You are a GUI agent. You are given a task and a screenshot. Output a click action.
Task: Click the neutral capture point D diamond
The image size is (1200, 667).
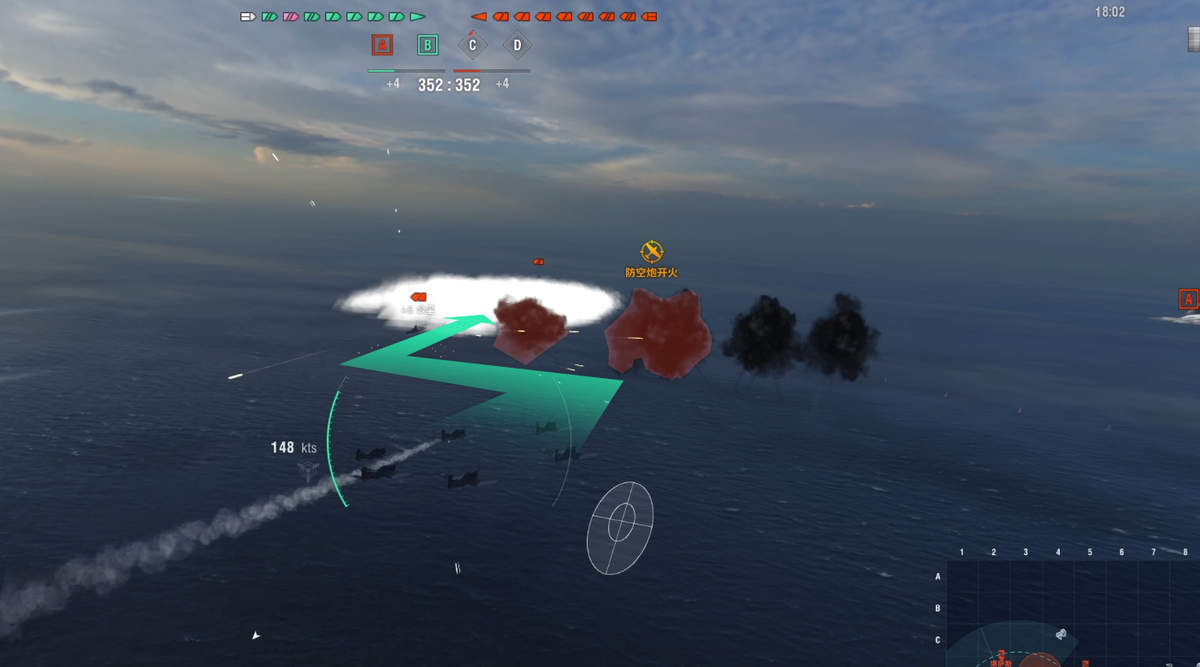tap(517, 45)
